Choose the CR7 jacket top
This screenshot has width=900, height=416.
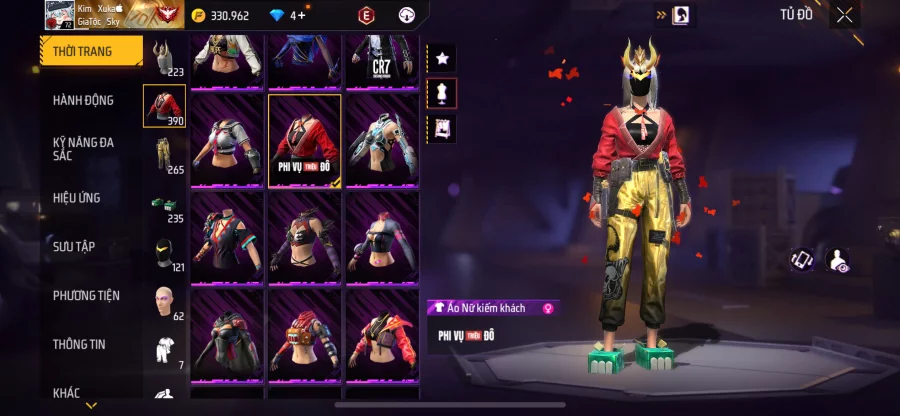pos(381,60)
